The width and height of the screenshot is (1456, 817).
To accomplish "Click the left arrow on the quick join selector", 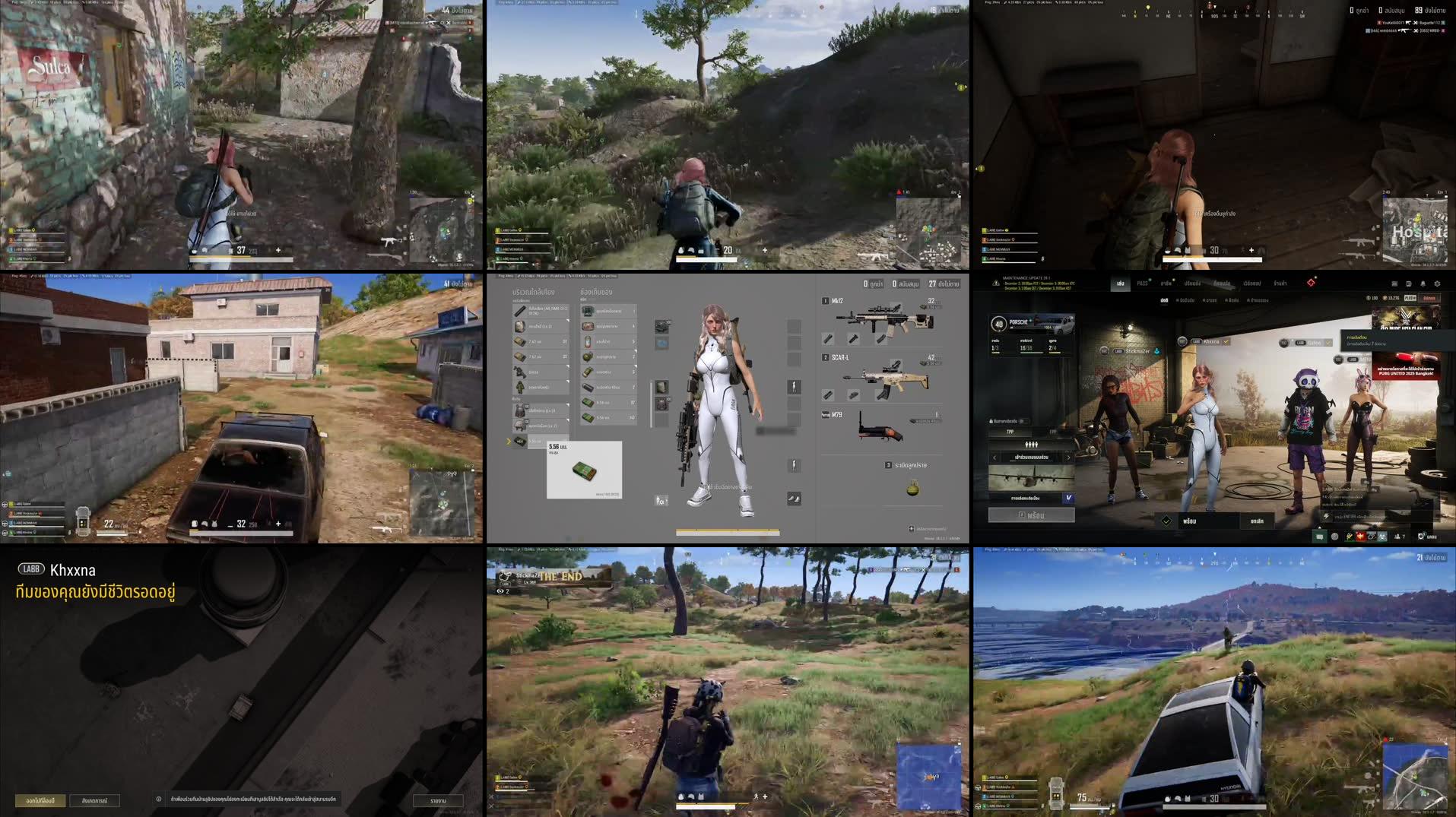I will point(994,458).
